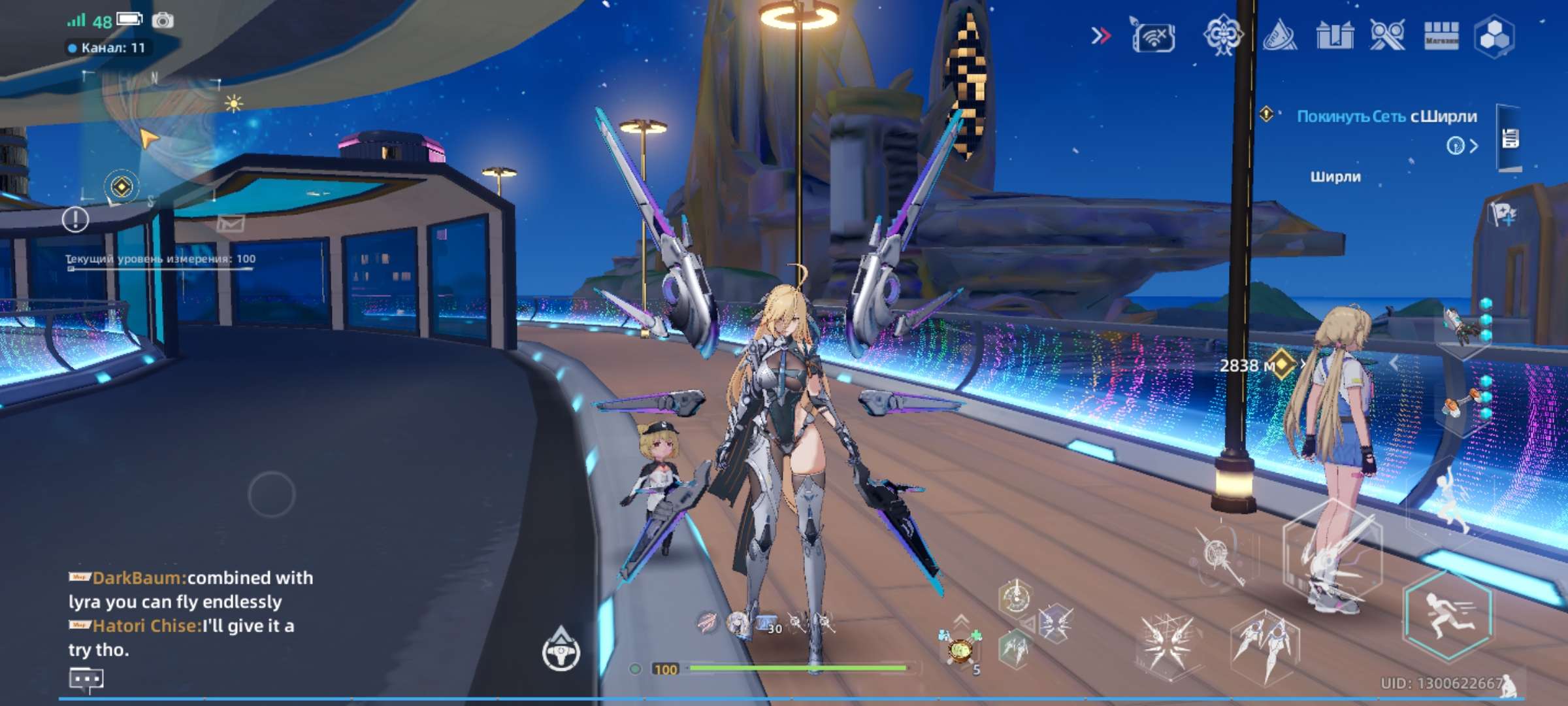This screenshot has width=1568, height=706.
Task: Open the chat box speech bubble
Action: 86,681
